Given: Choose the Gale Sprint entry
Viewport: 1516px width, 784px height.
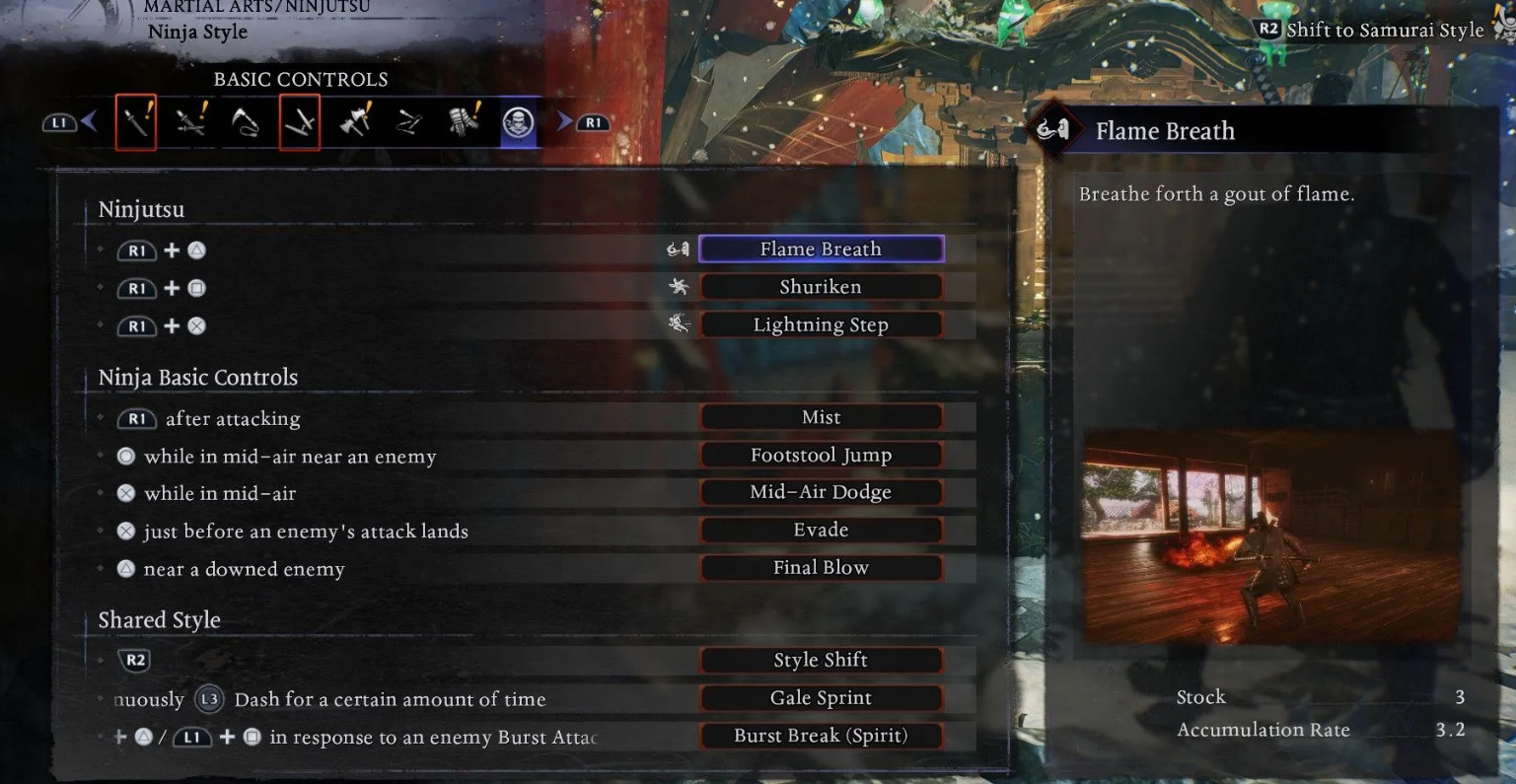Looking at the screenshot, I should 821,698.
